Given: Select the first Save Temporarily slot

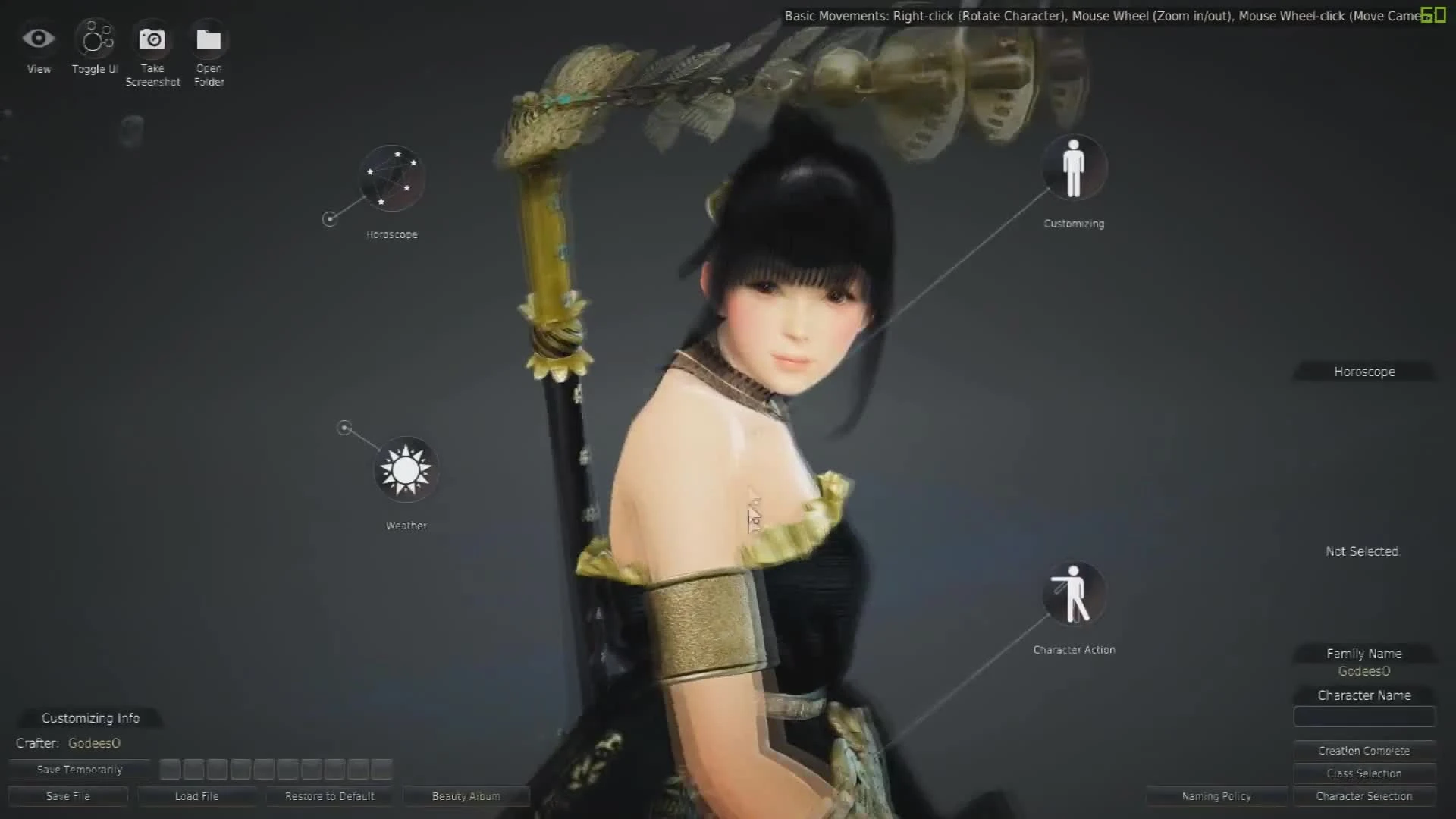Looking at the screenshot, I should (x=170, y=769).
